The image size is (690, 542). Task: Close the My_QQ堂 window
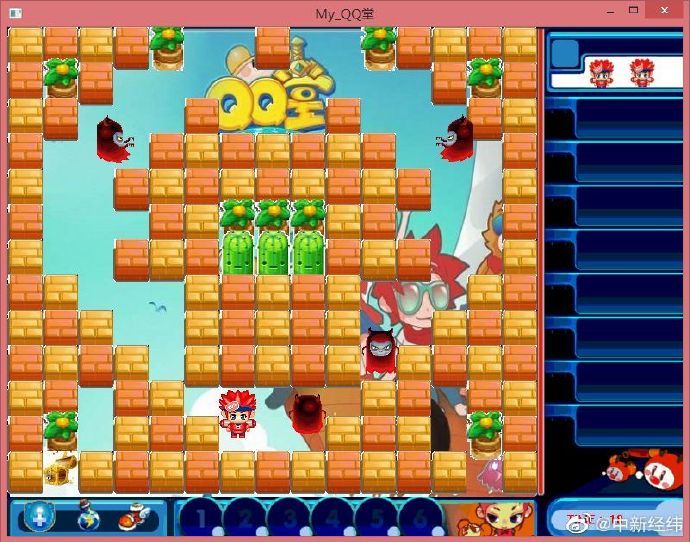[664, 10]
